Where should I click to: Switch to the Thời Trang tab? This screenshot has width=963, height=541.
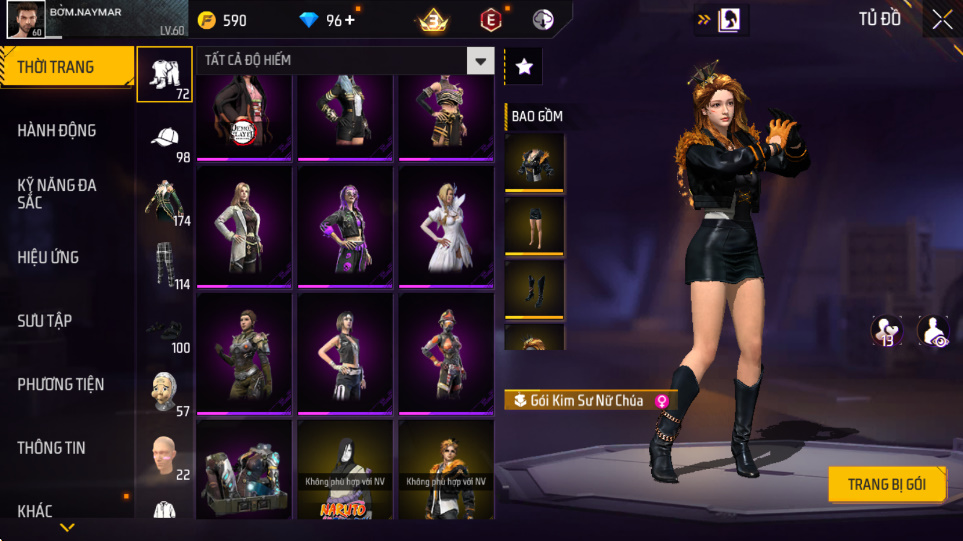tap(66, 68)
